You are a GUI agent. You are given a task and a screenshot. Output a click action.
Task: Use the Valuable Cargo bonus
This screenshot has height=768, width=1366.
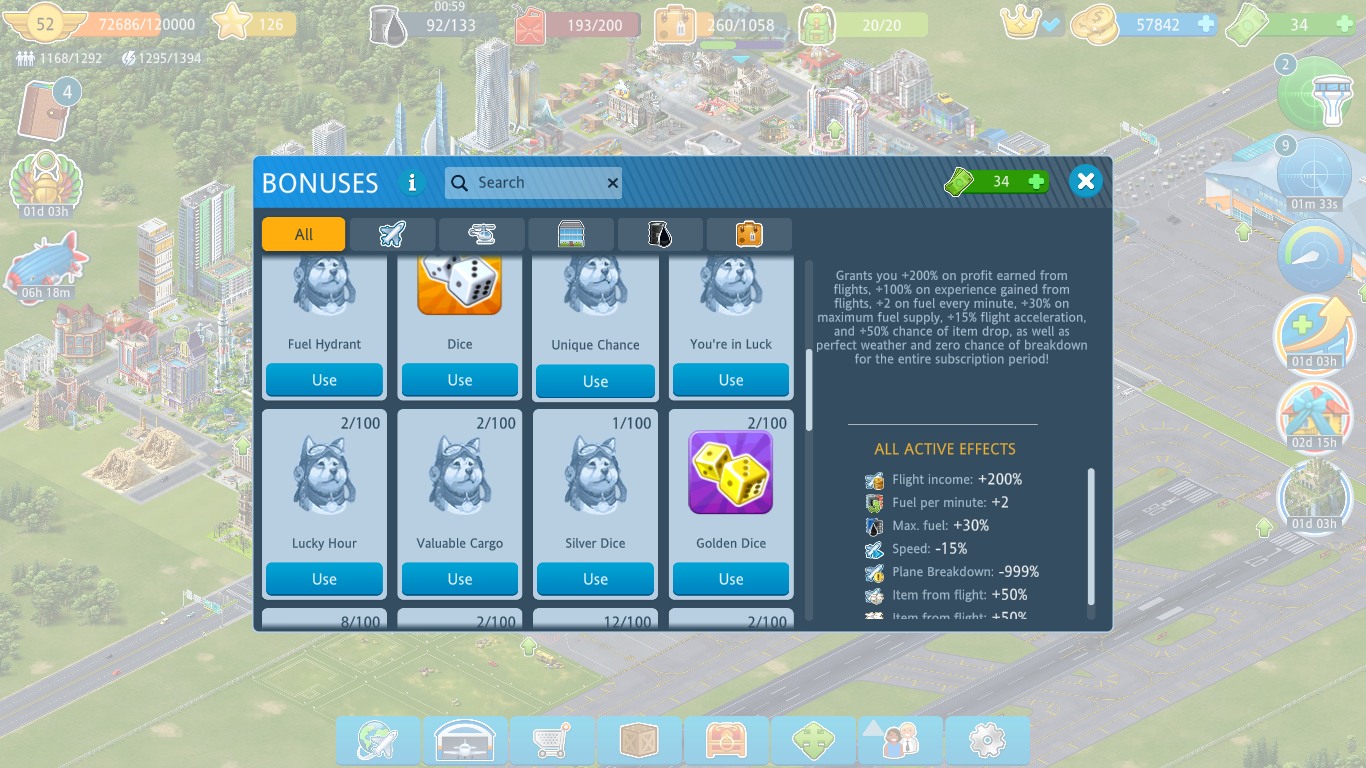(x=459, y=579)
